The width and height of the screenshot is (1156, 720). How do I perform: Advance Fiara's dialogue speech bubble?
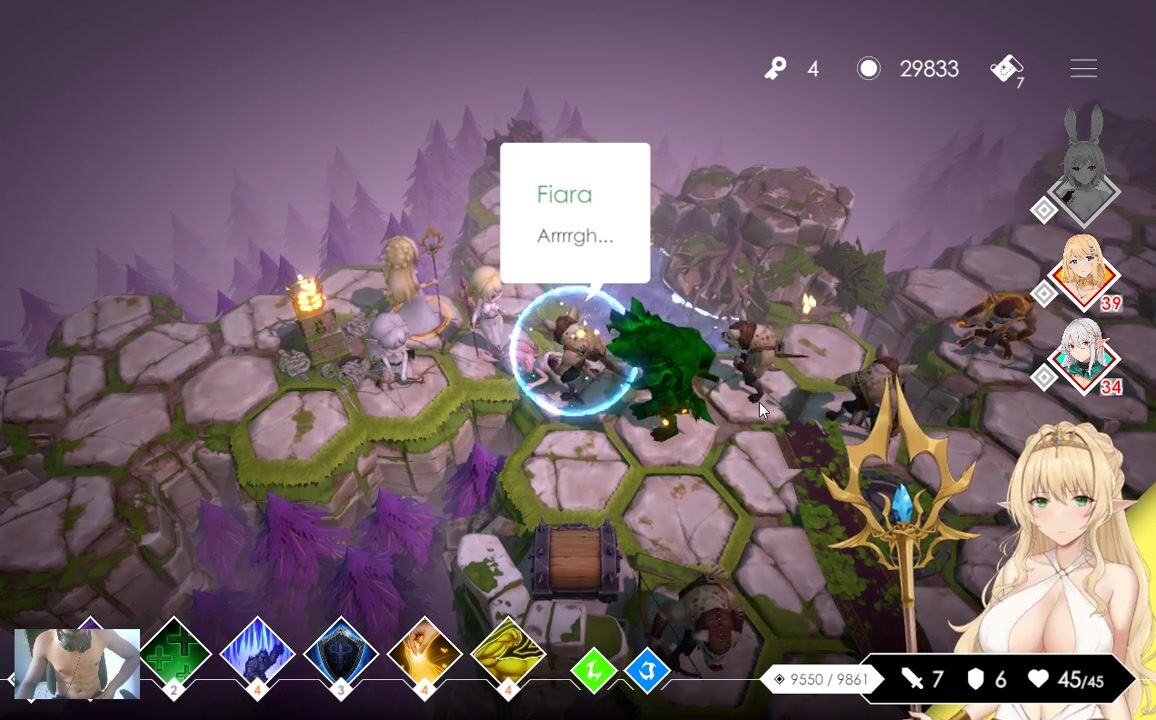(575, 213)
